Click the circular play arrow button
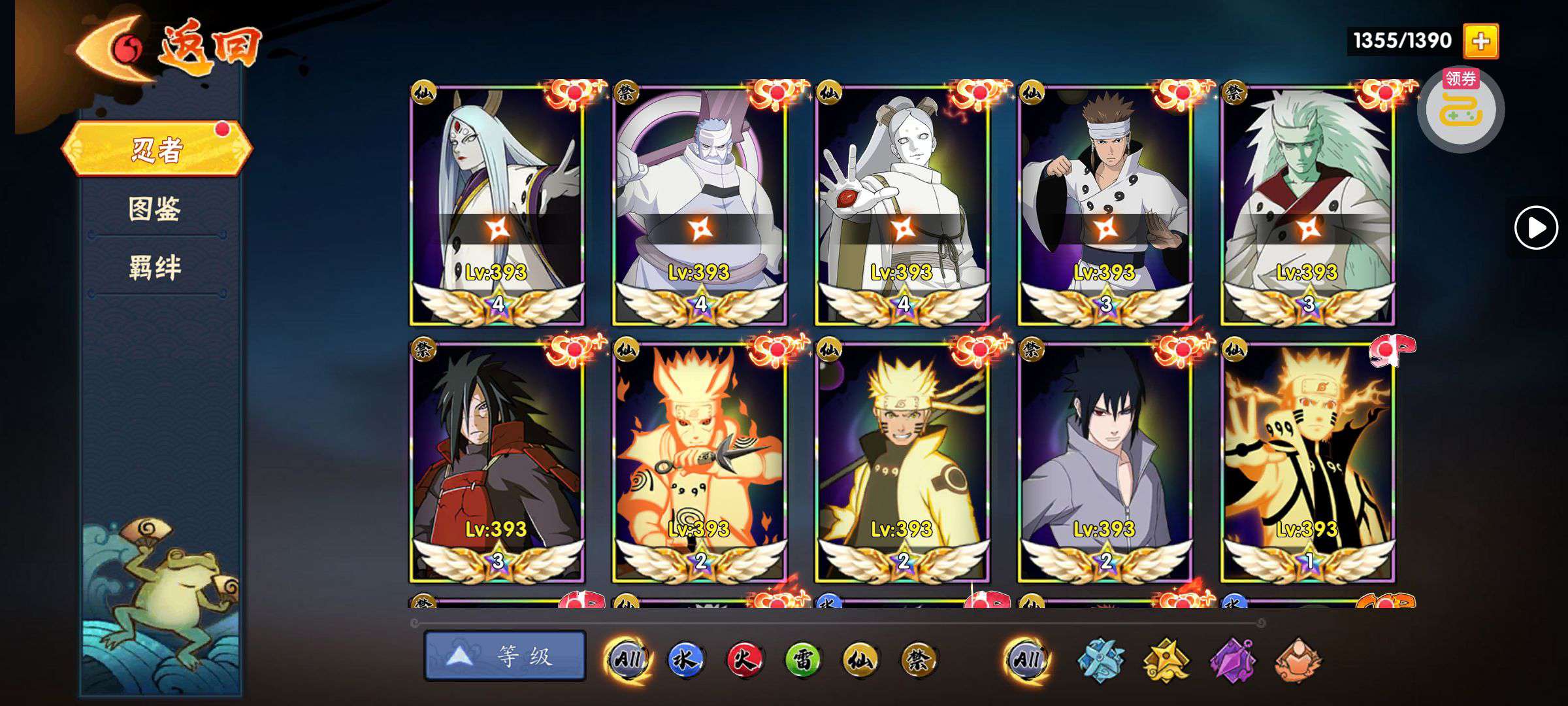Viewport: 1568px width, 706px height. click(x=1535, y=227)
